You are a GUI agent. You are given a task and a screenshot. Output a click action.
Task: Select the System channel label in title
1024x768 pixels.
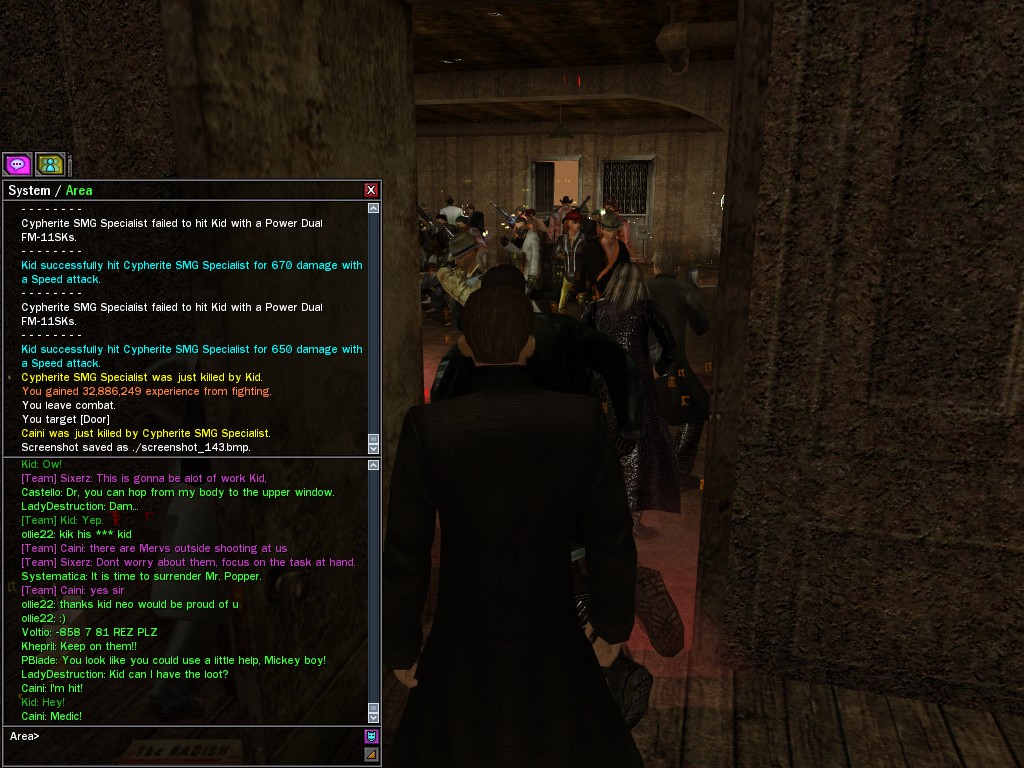point(29,190)
